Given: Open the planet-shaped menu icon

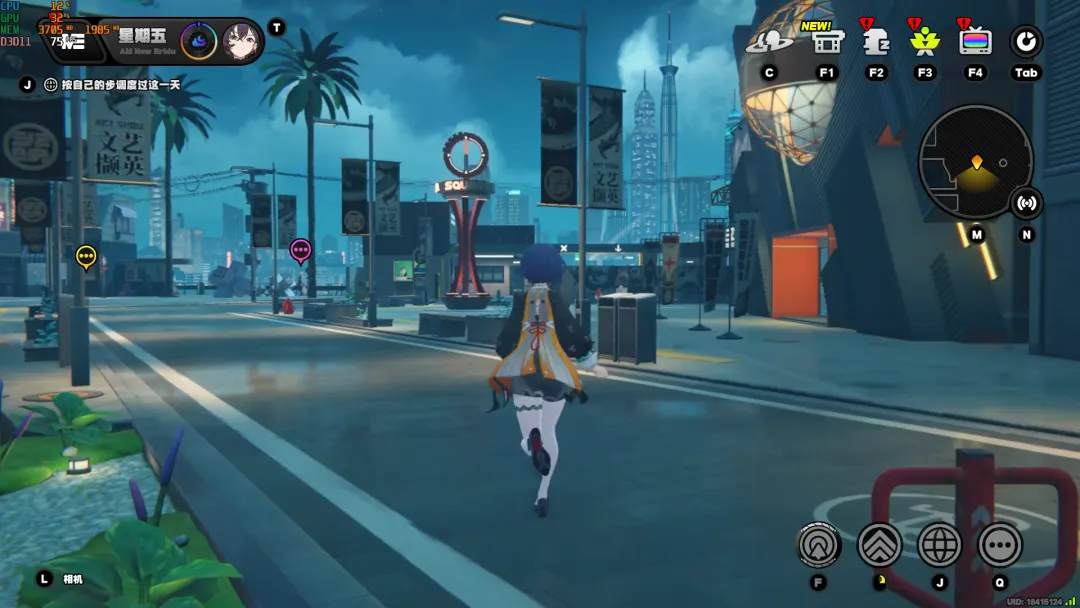Looking at the screenshot, I should 769,42.
